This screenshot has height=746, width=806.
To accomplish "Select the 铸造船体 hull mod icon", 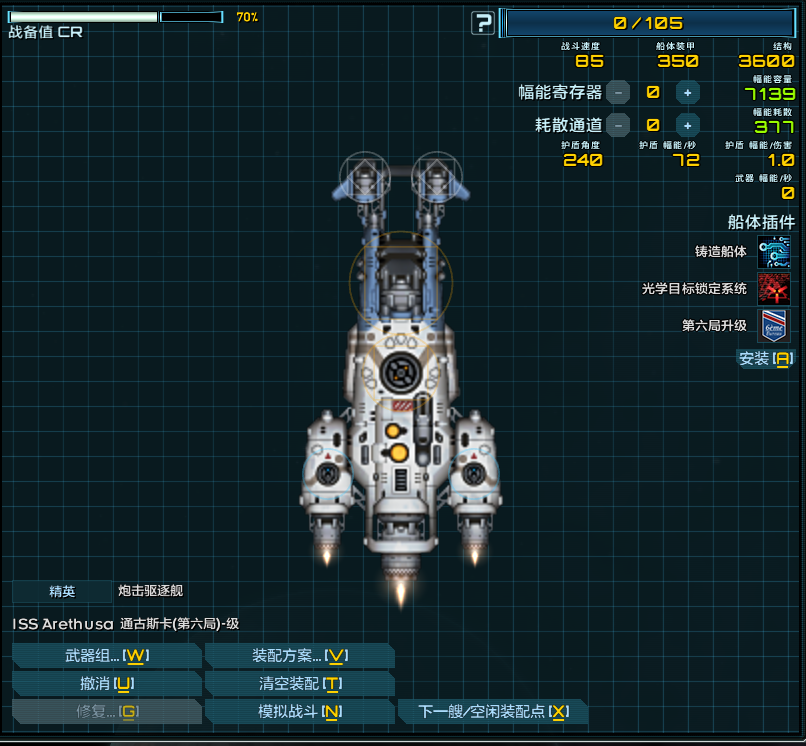I will [773, 252].
